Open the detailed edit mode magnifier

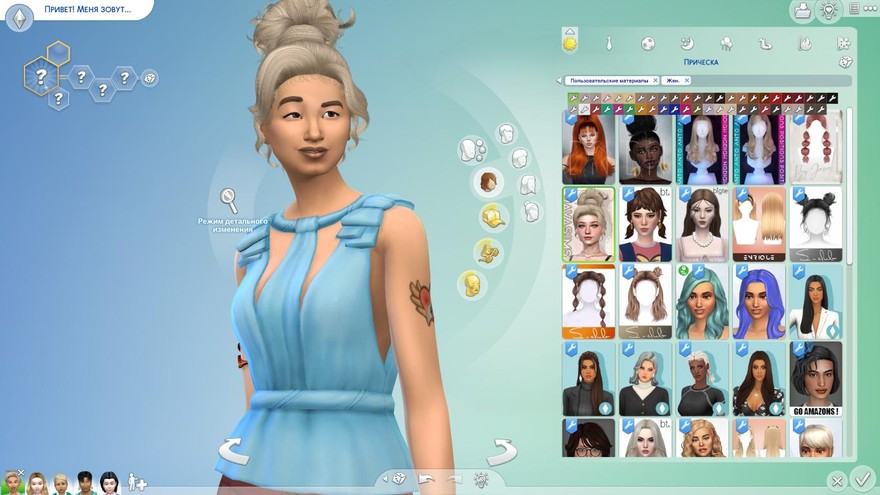229,199
